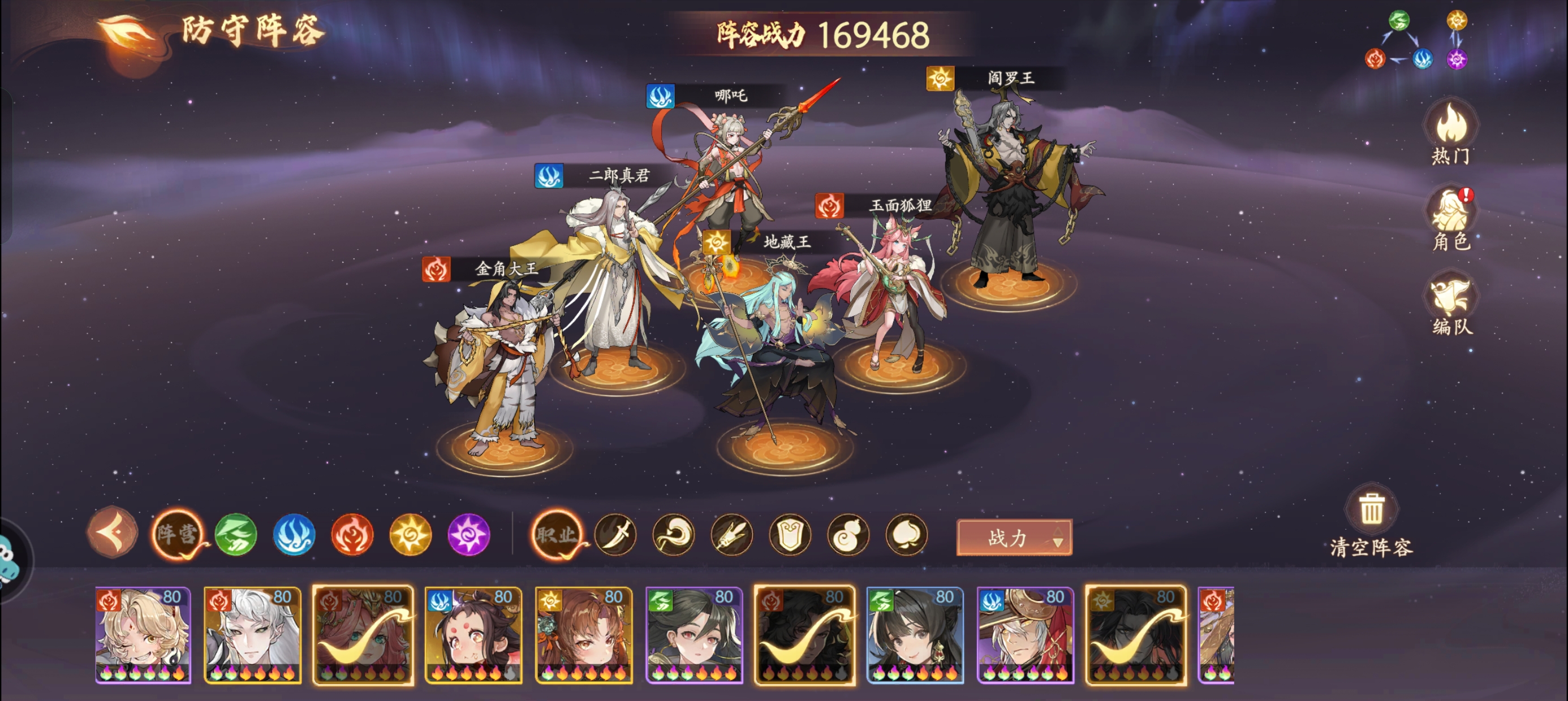Open the 角色 character menu
1568x701 pixels.
point(1451,218)
